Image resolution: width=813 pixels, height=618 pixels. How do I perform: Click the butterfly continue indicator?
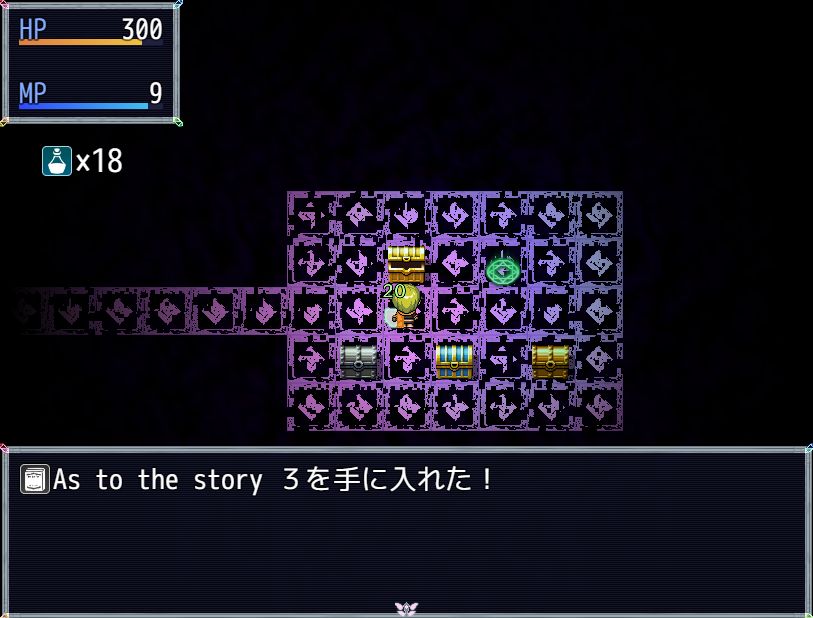coord(405,608)
